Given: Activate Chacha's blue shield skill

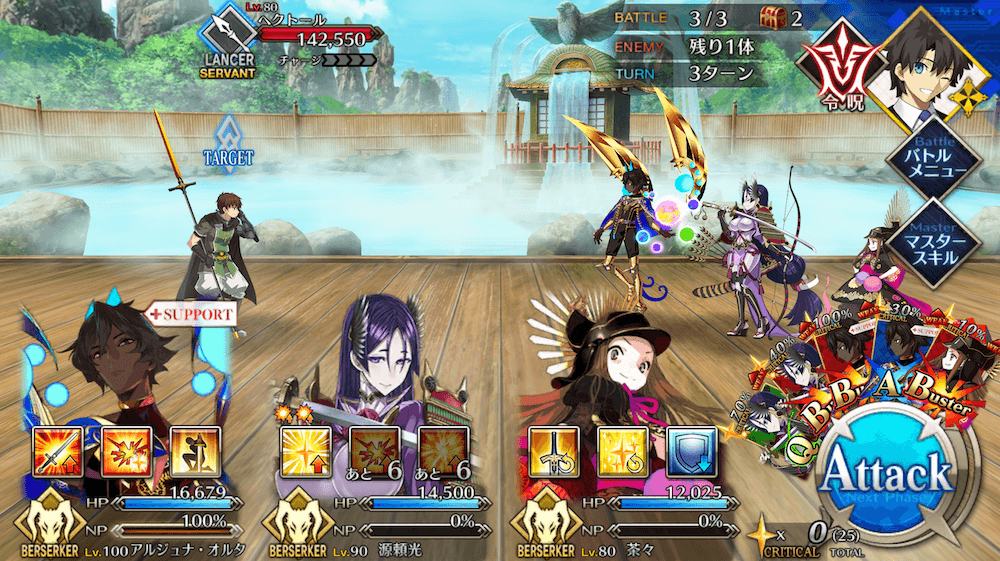Looking at the screenshot, I should coord(687,450).
